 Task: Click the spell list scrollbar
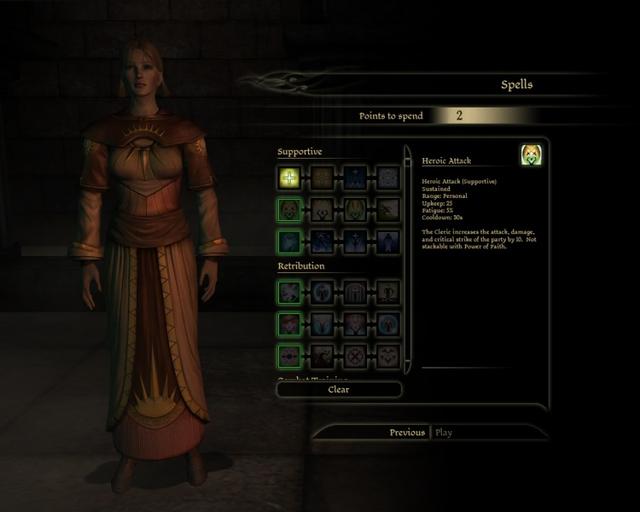point(408,260)
